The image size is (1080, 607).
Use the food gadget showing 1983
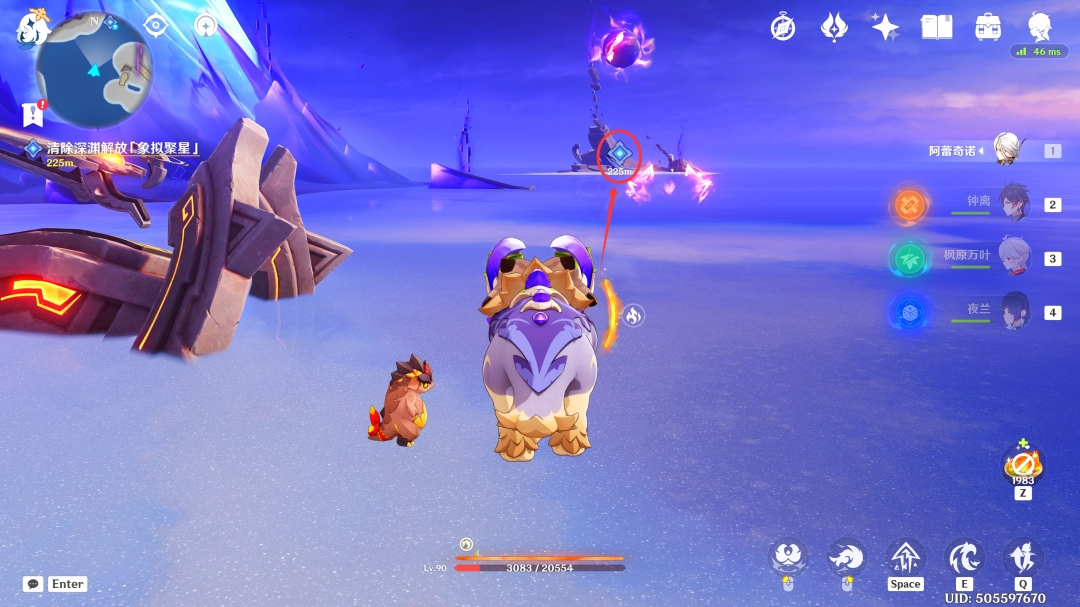click(x=1022, y=466)
